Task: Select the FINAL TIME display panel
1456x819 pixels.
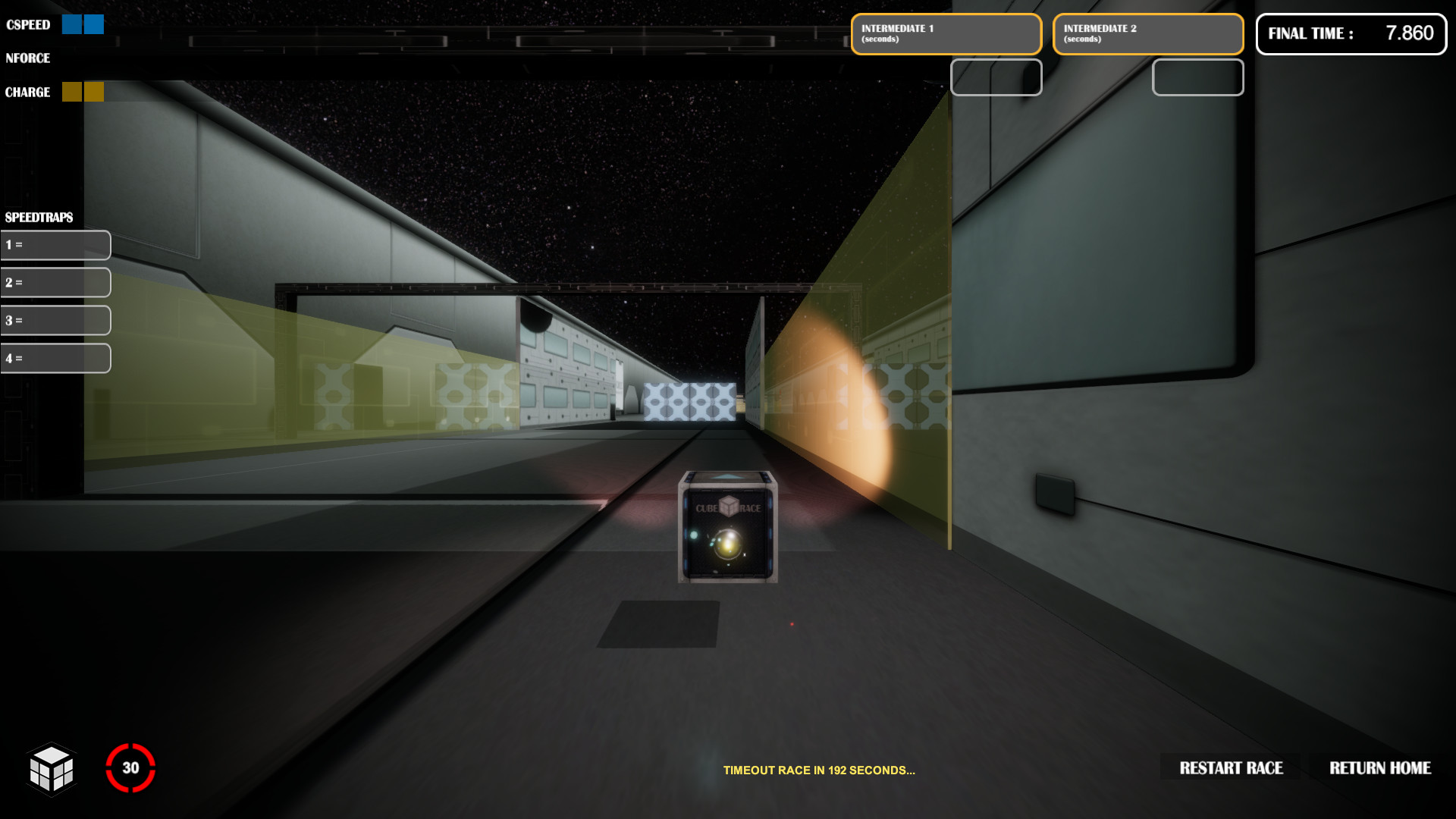Action: (x=1351, y=33)
